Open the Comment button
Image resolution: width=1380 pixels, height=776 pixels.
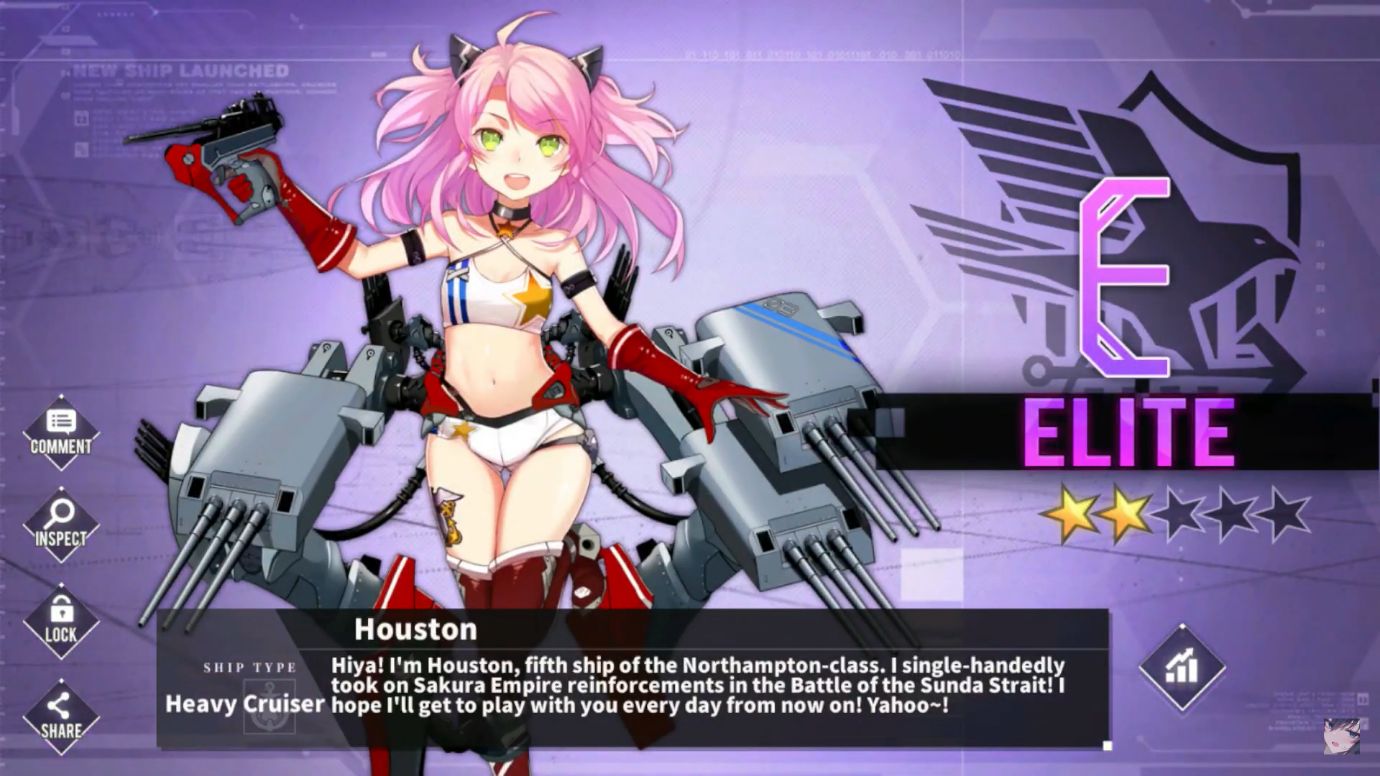point(61,432)
